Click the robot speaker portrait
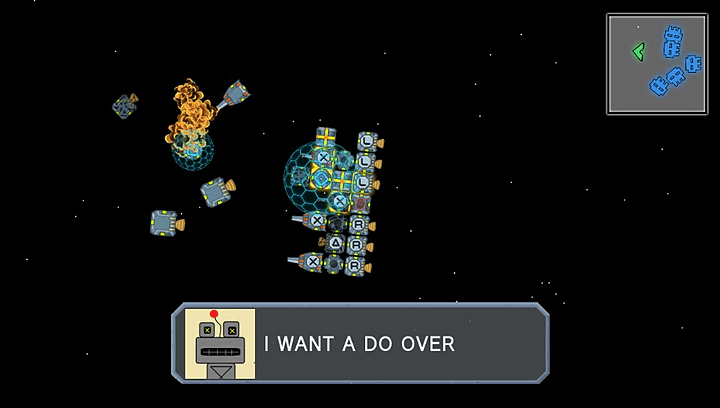The width and height of the screenshot is (720, 408). pyautogui.click(x=220, y=344)
